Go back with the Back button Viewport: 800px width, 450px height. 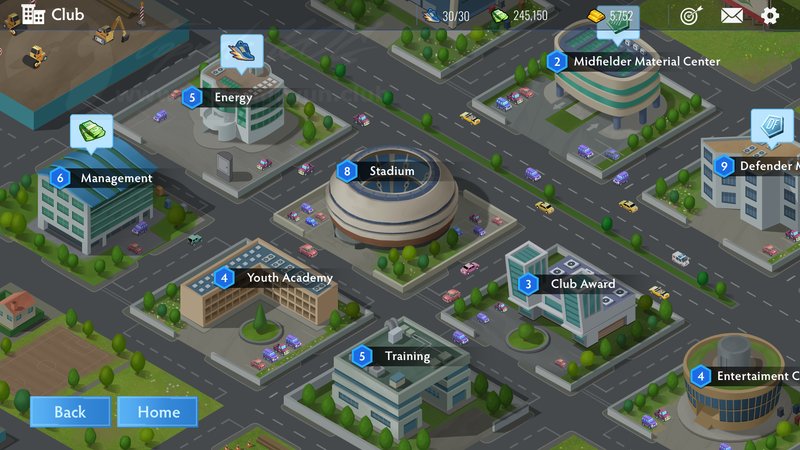(70, 412)
